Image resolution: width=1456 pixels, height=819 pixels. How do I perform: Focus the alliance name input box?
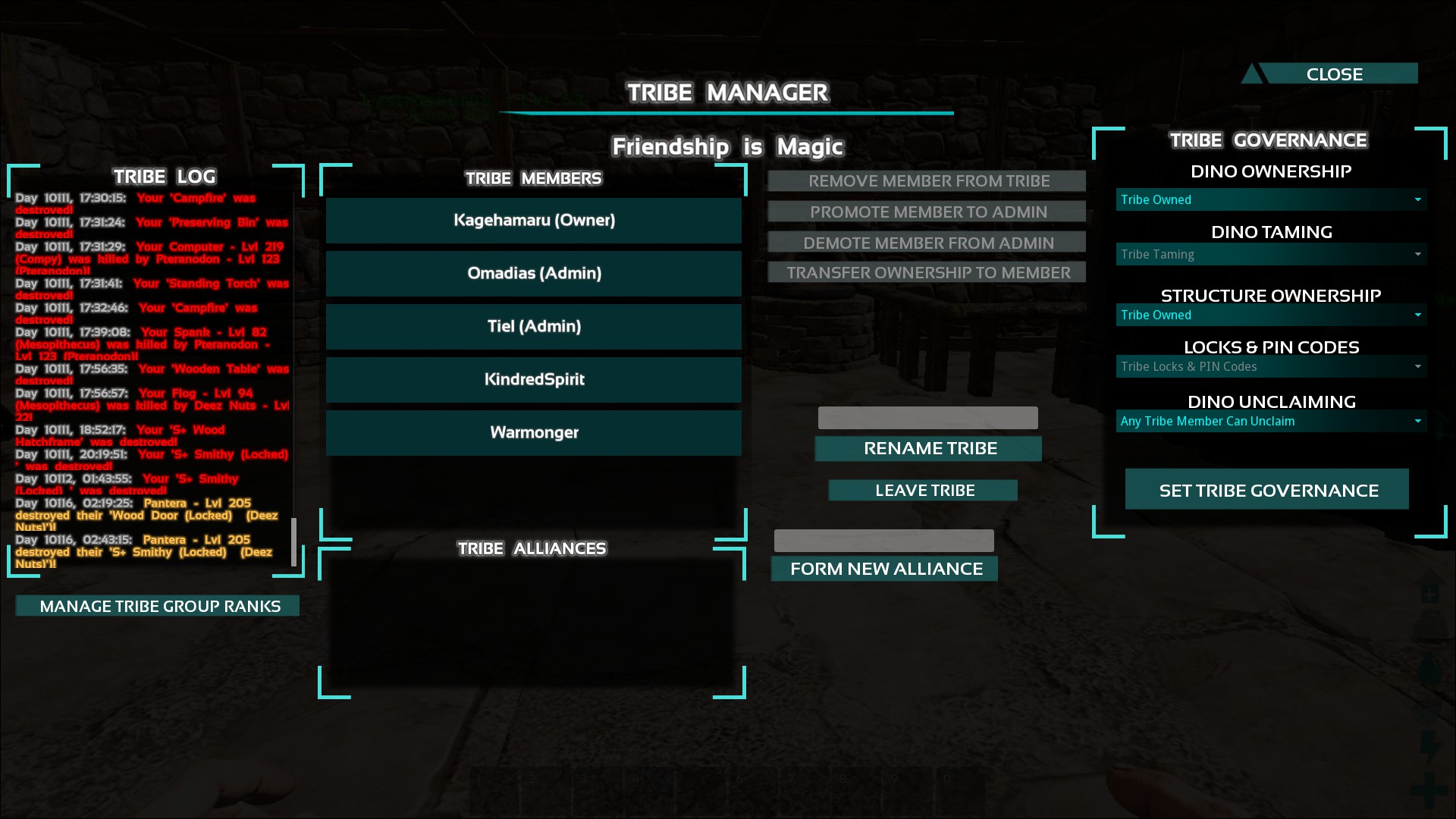tap(883, 541)
